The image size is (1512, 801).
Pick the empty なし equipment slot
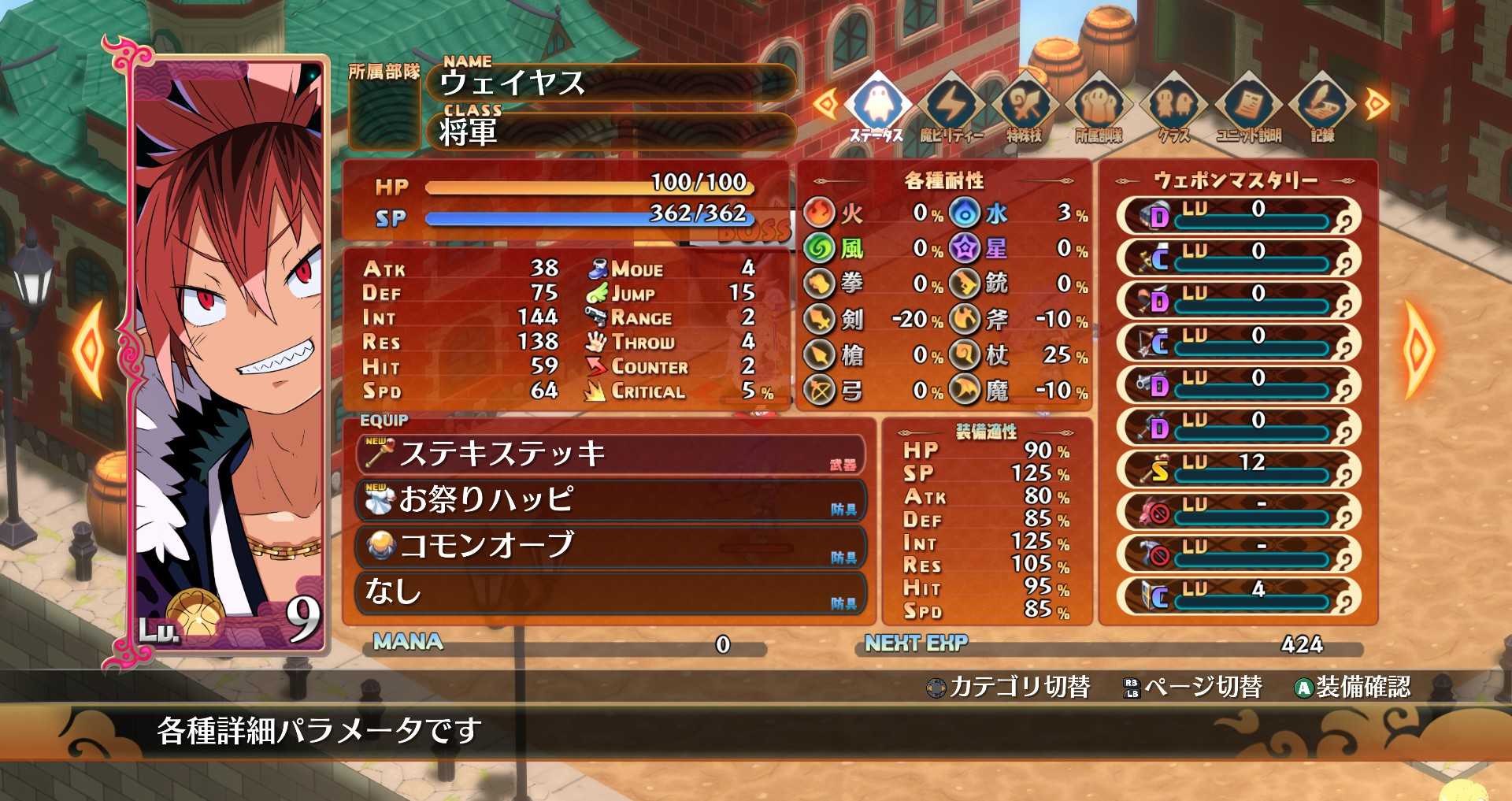click(x=610, y=591)
